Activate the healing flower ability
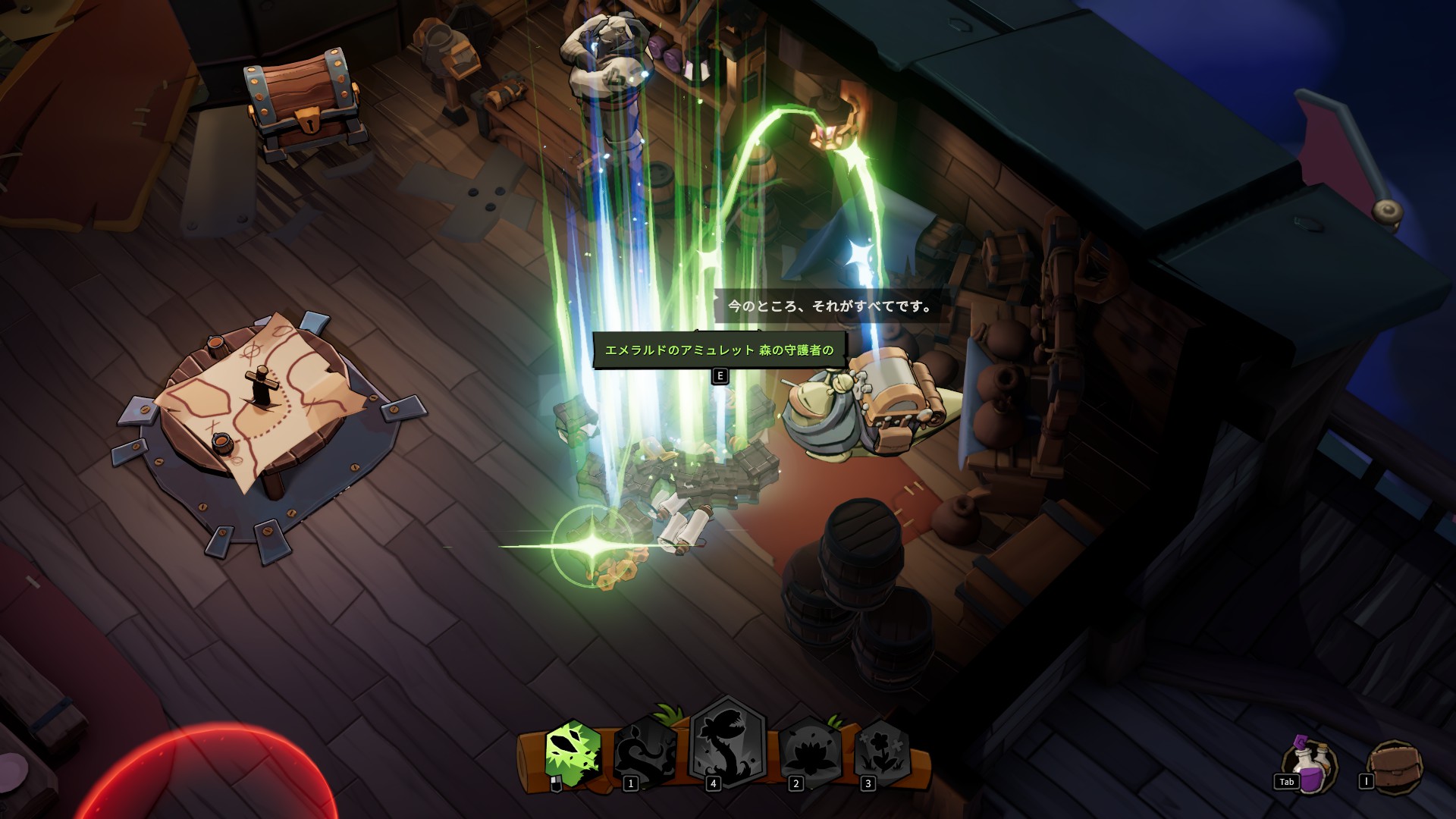Image resolution: width=1456 pixels, height=819 pixels. coord(882,752)
